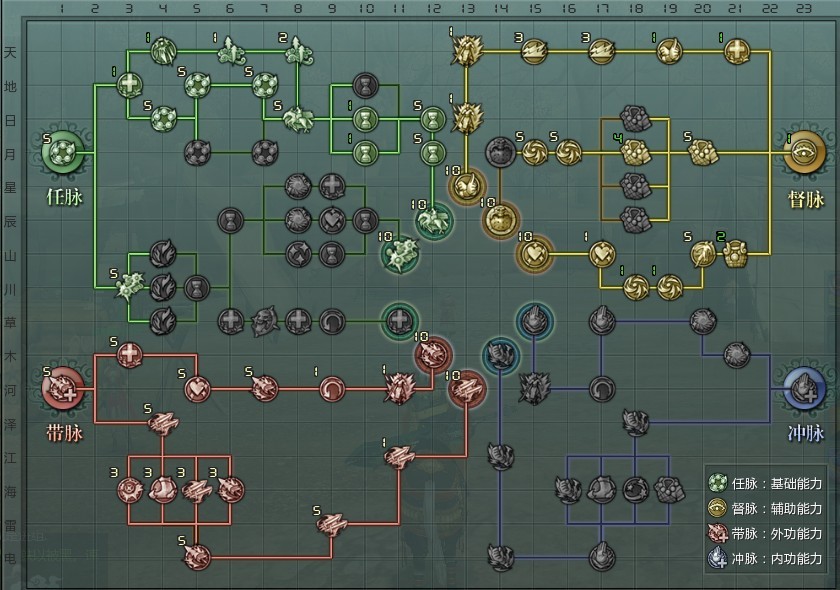Viewport: 840px width, 590px height.
Task: Activate the red circular arrow node
Action: 331,387
